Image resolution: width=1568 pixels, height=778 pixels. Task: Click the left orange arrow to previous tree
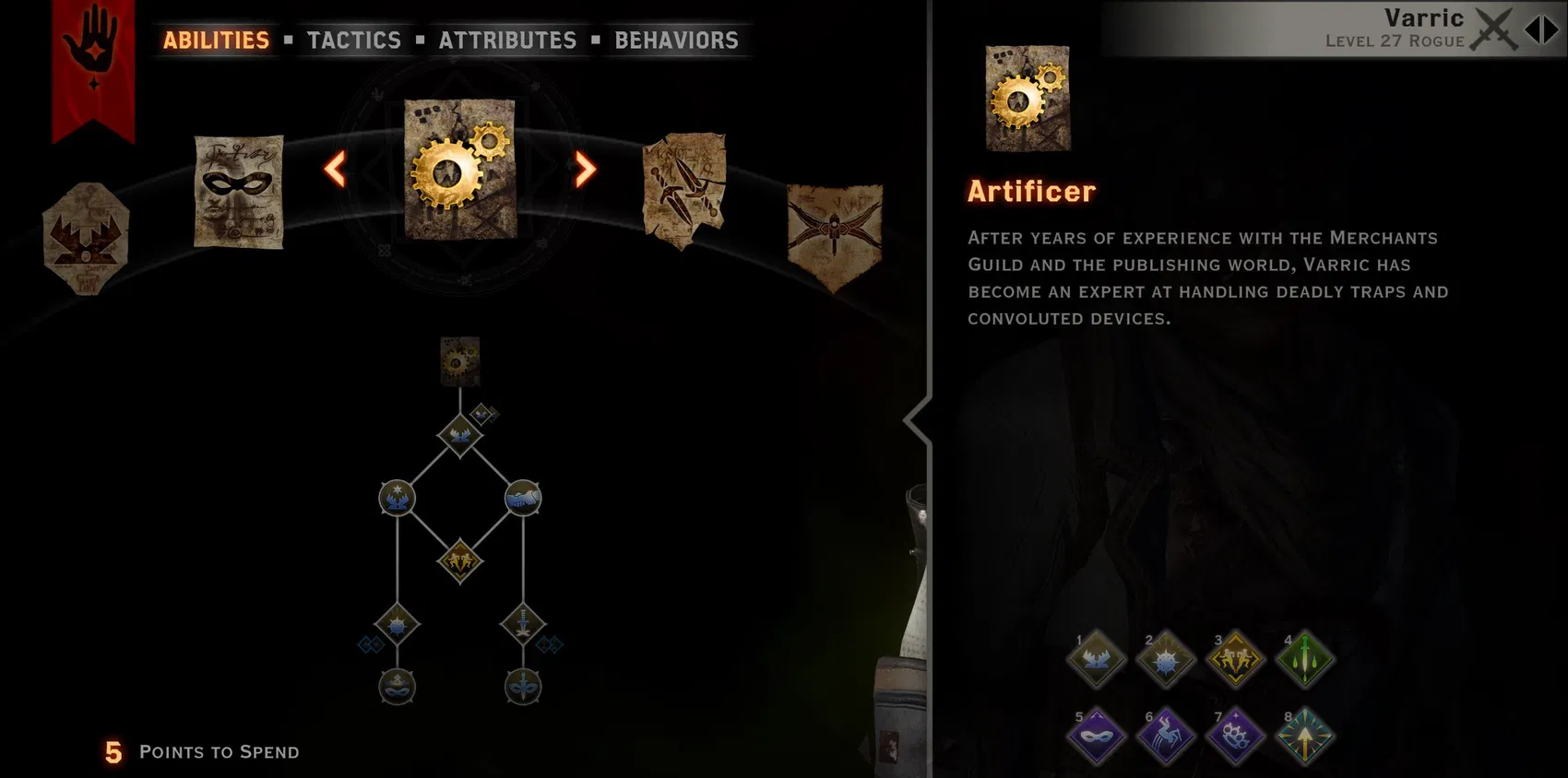coord(334,170)
